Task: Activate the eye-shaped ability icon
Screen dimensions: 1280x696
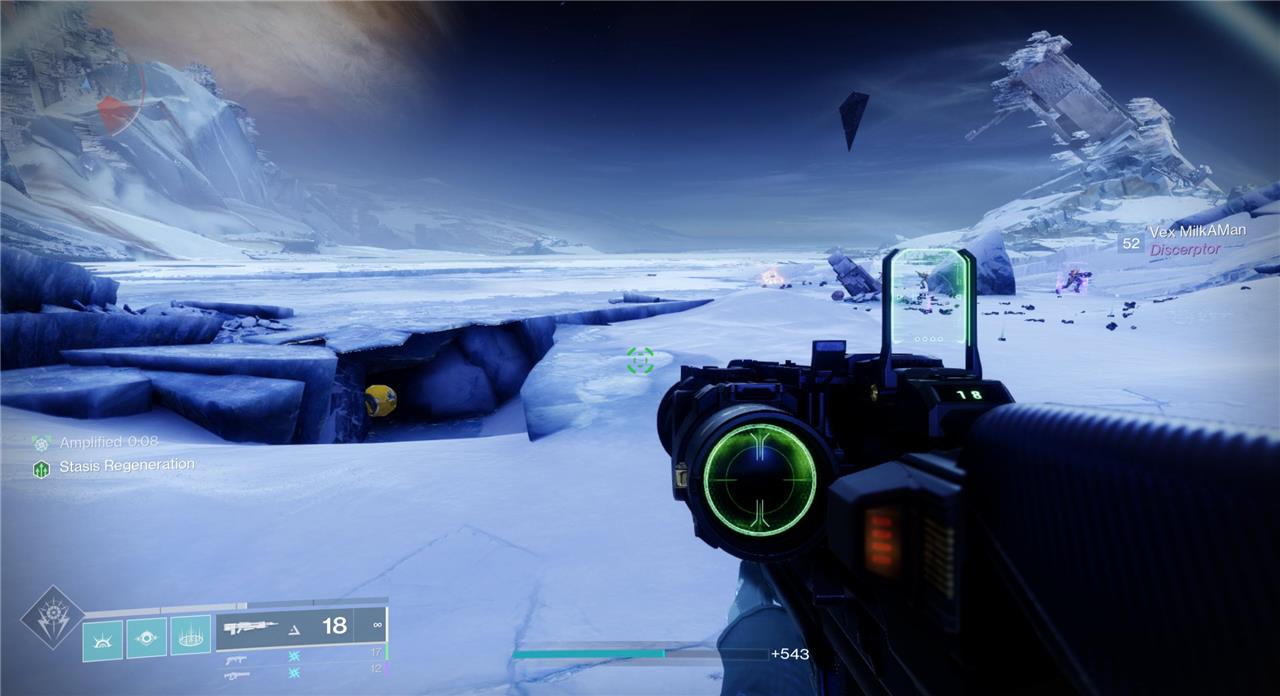Action: click(146, 638)
